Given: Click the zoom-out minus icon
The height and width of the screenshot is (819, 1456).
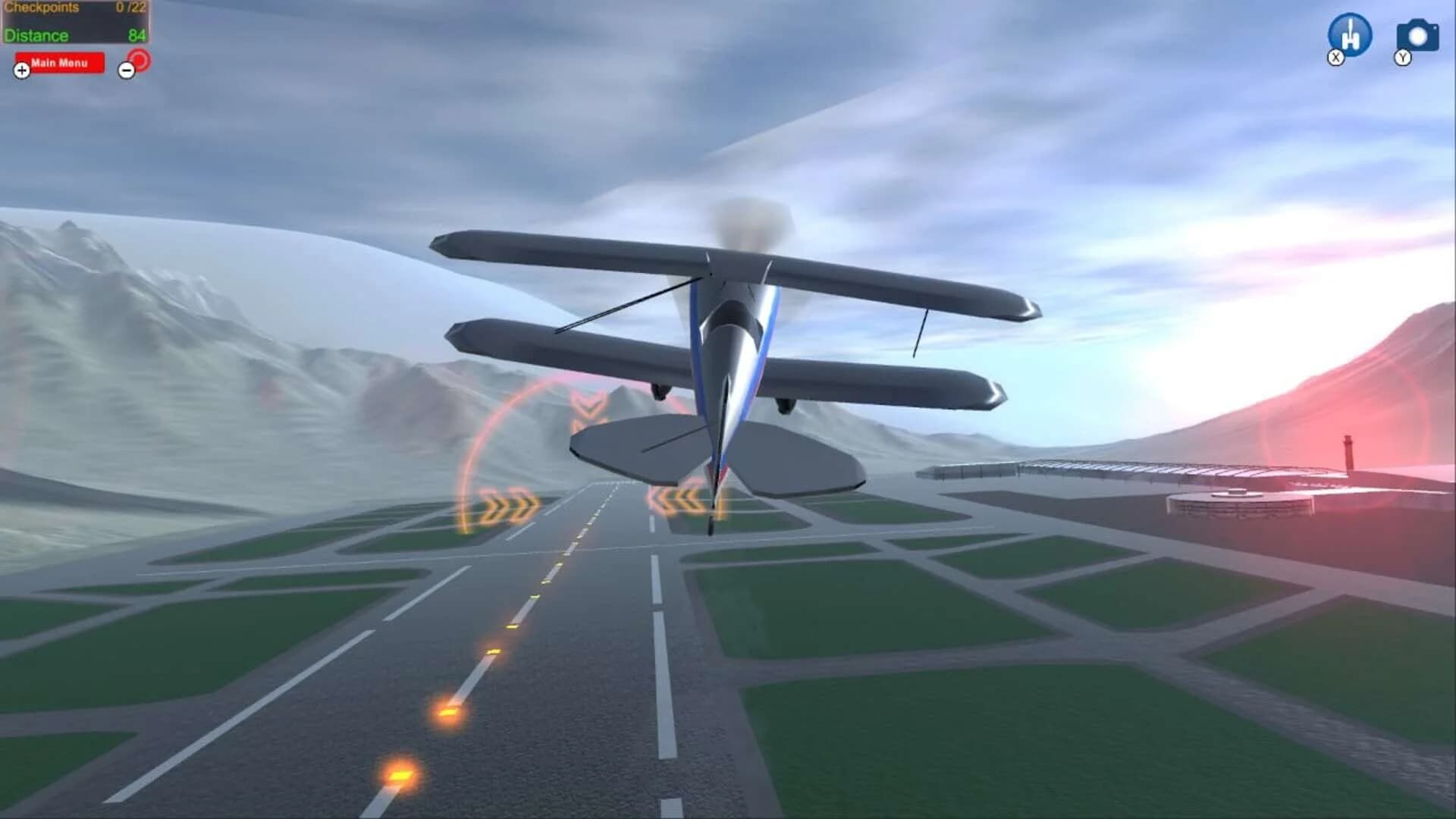Looking at the screenshot, I should (126, 70).
